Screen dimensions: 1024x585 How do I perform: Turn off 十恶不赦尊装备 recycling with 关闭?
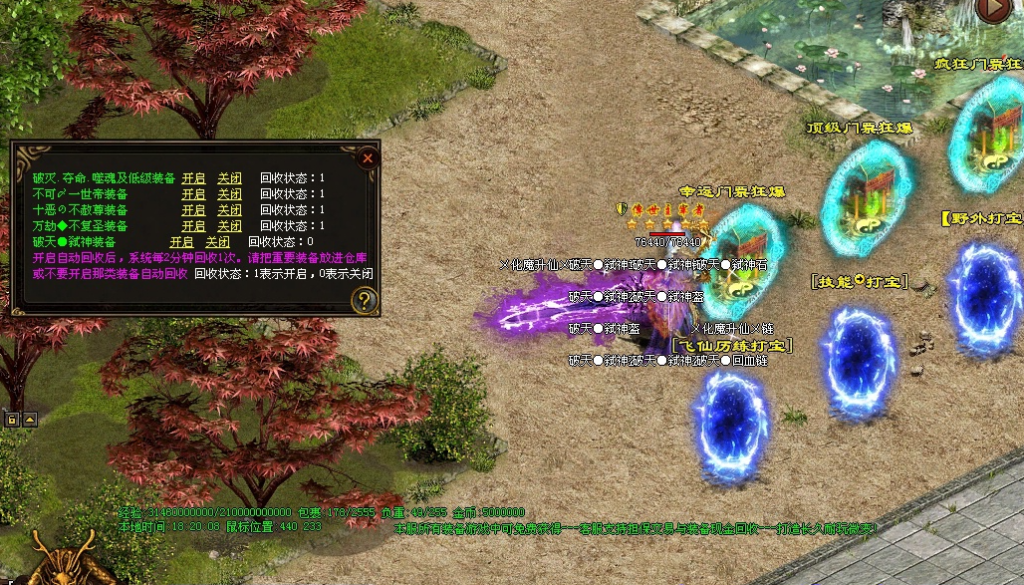[x=230, y=210]
